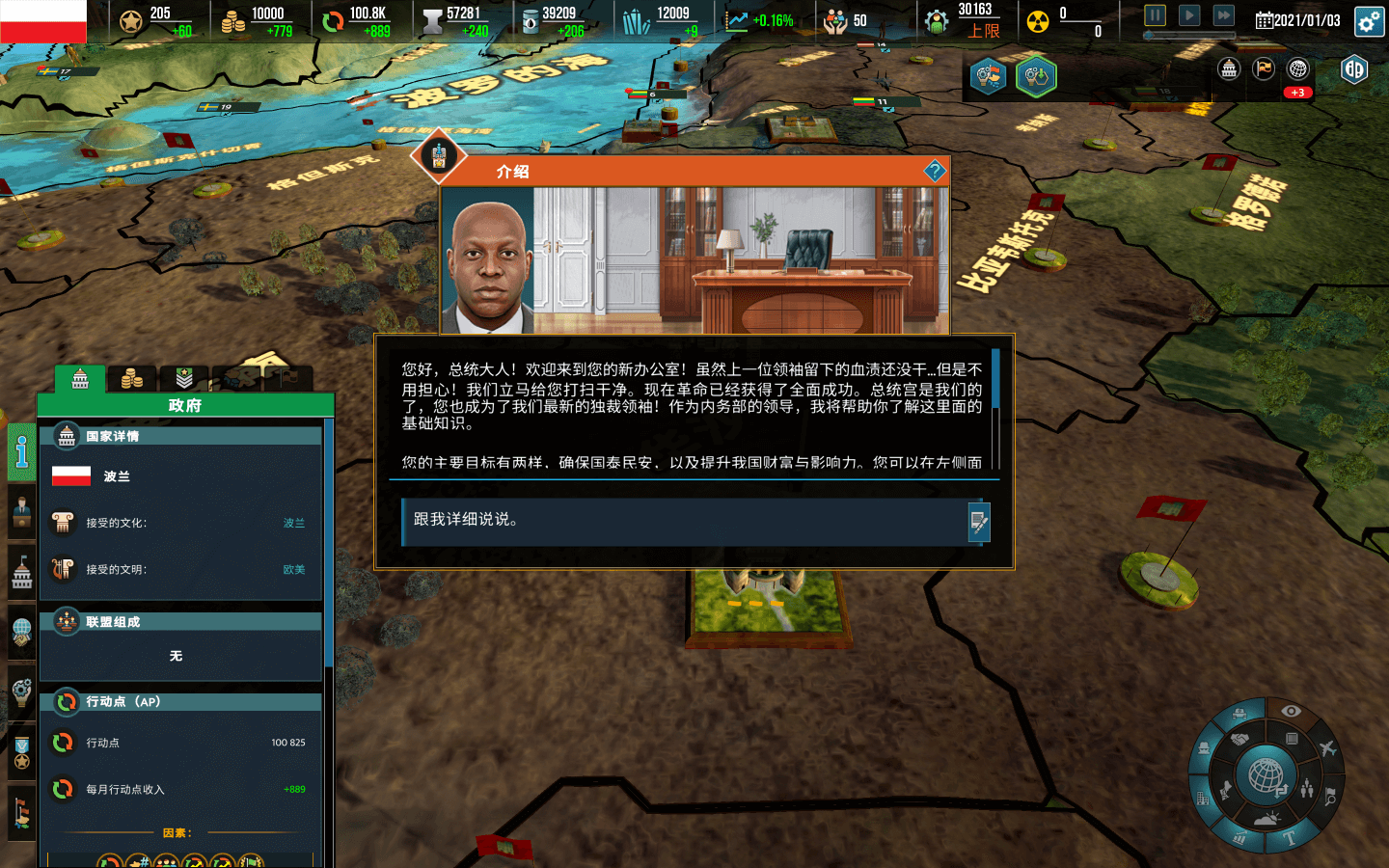
Task: Open the globe handshake diplomacy side tab
Action: (21, 632)
